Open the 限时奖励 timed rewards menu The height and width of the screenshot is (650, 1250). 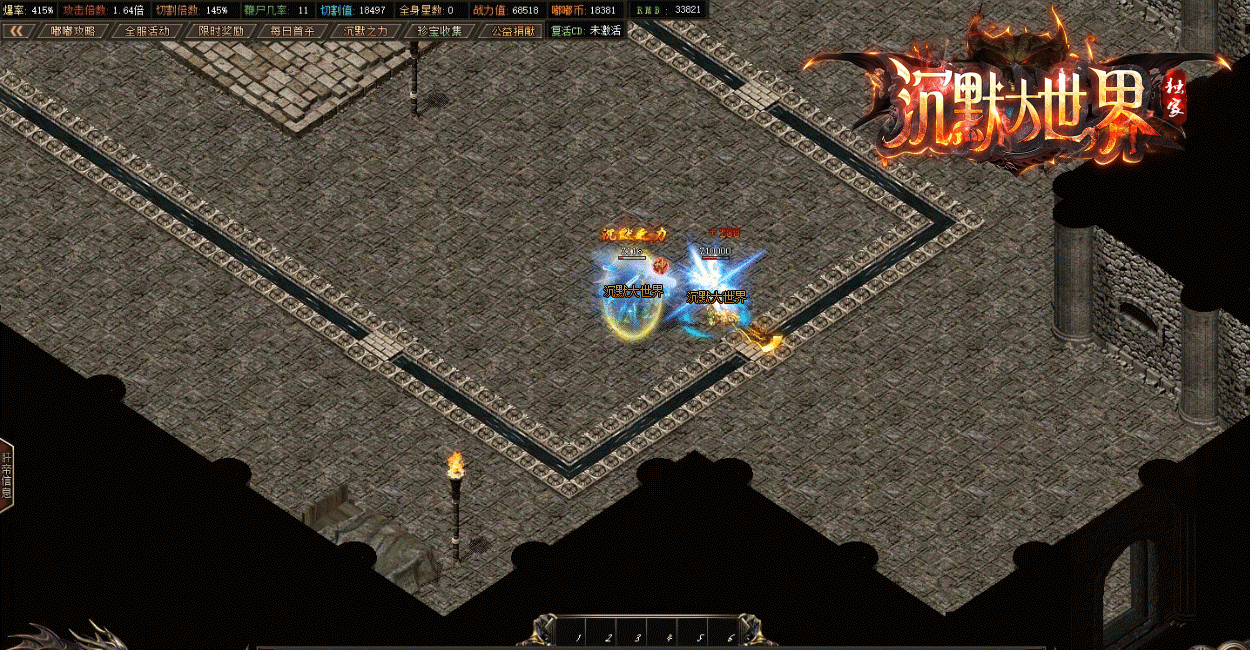220,30
